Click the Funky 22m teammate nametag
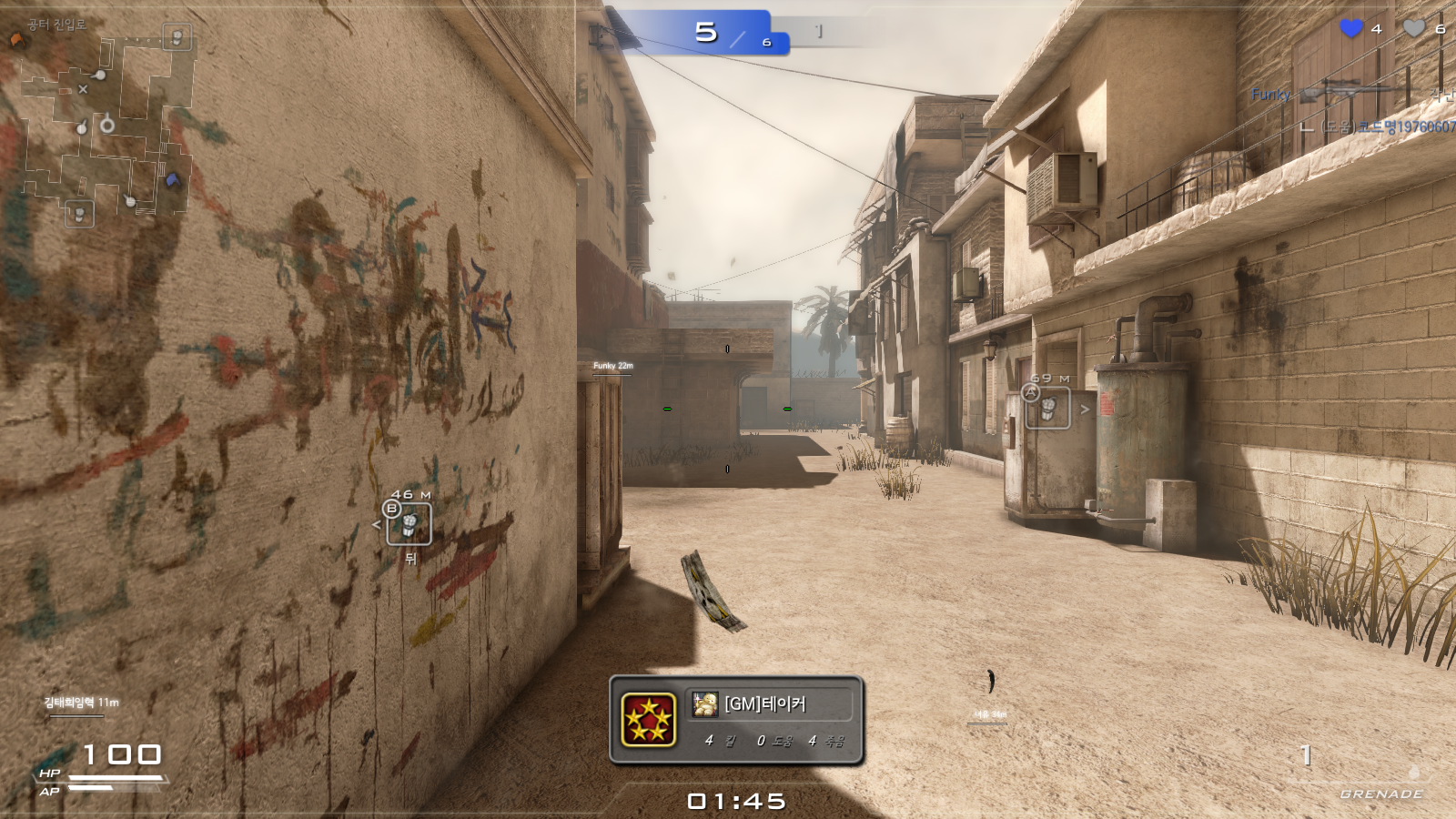Screen dimensions: 1456x819 point(612,366)
